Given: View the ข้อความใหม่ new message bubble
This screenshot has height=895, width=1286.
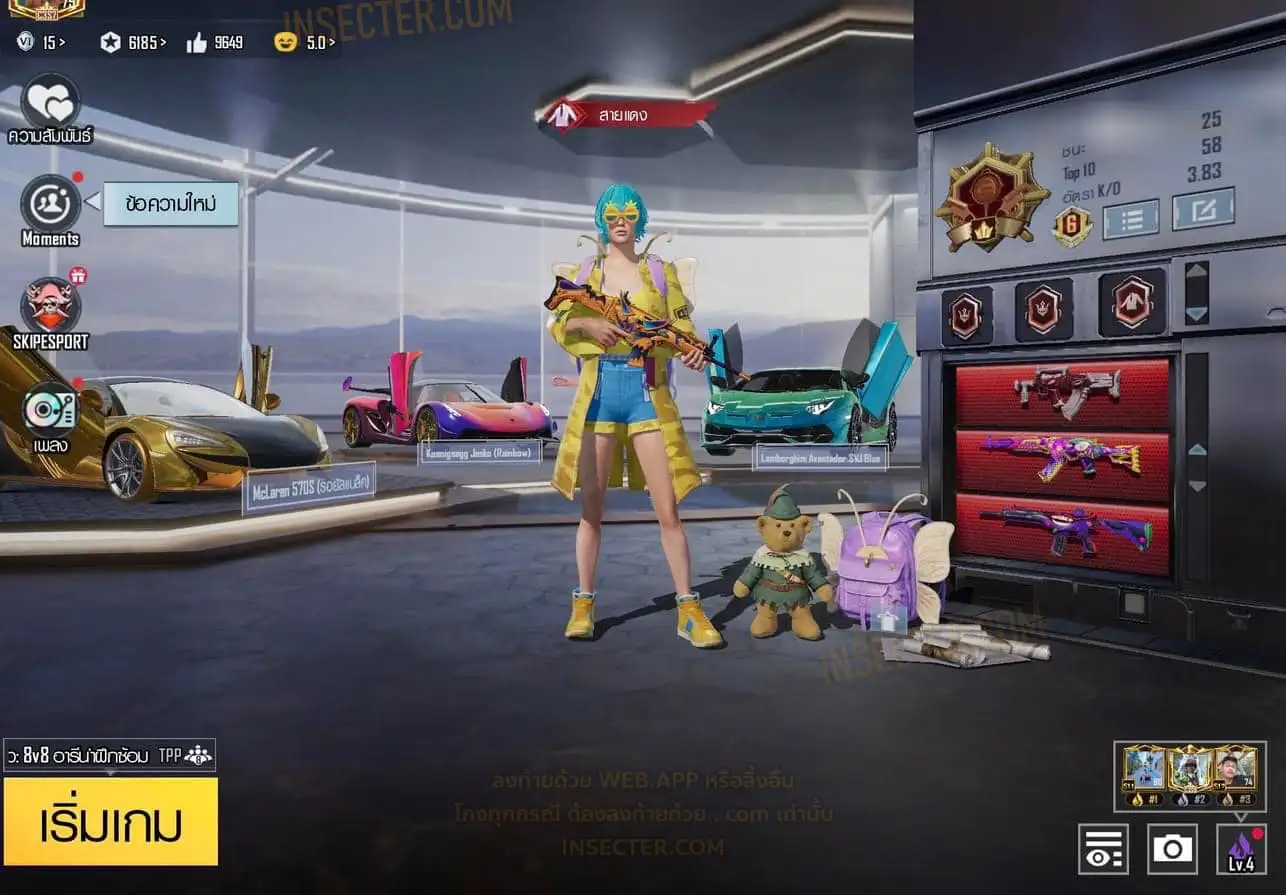Looking at the screenshot, I should tap(171, 203).
